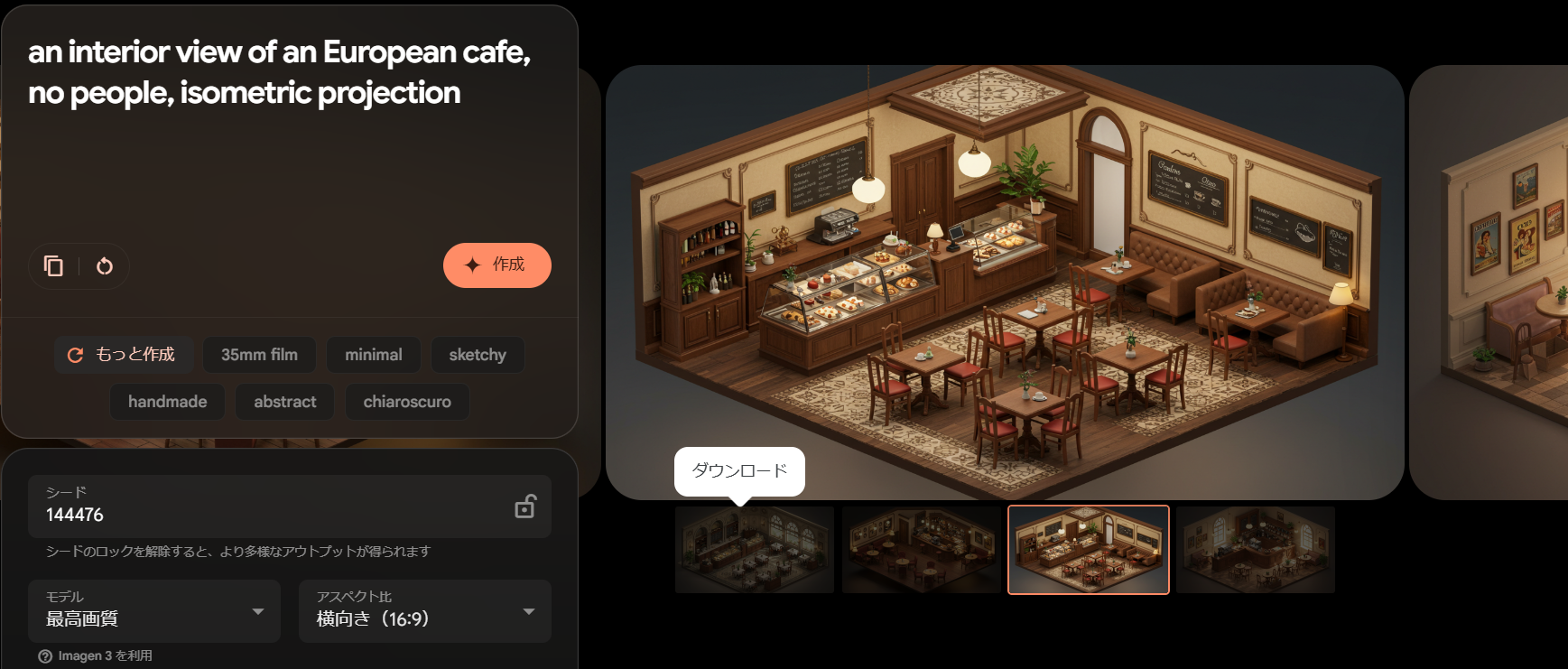
Task: Select the first dark cafe thumbnail
Action: (755, 550)
